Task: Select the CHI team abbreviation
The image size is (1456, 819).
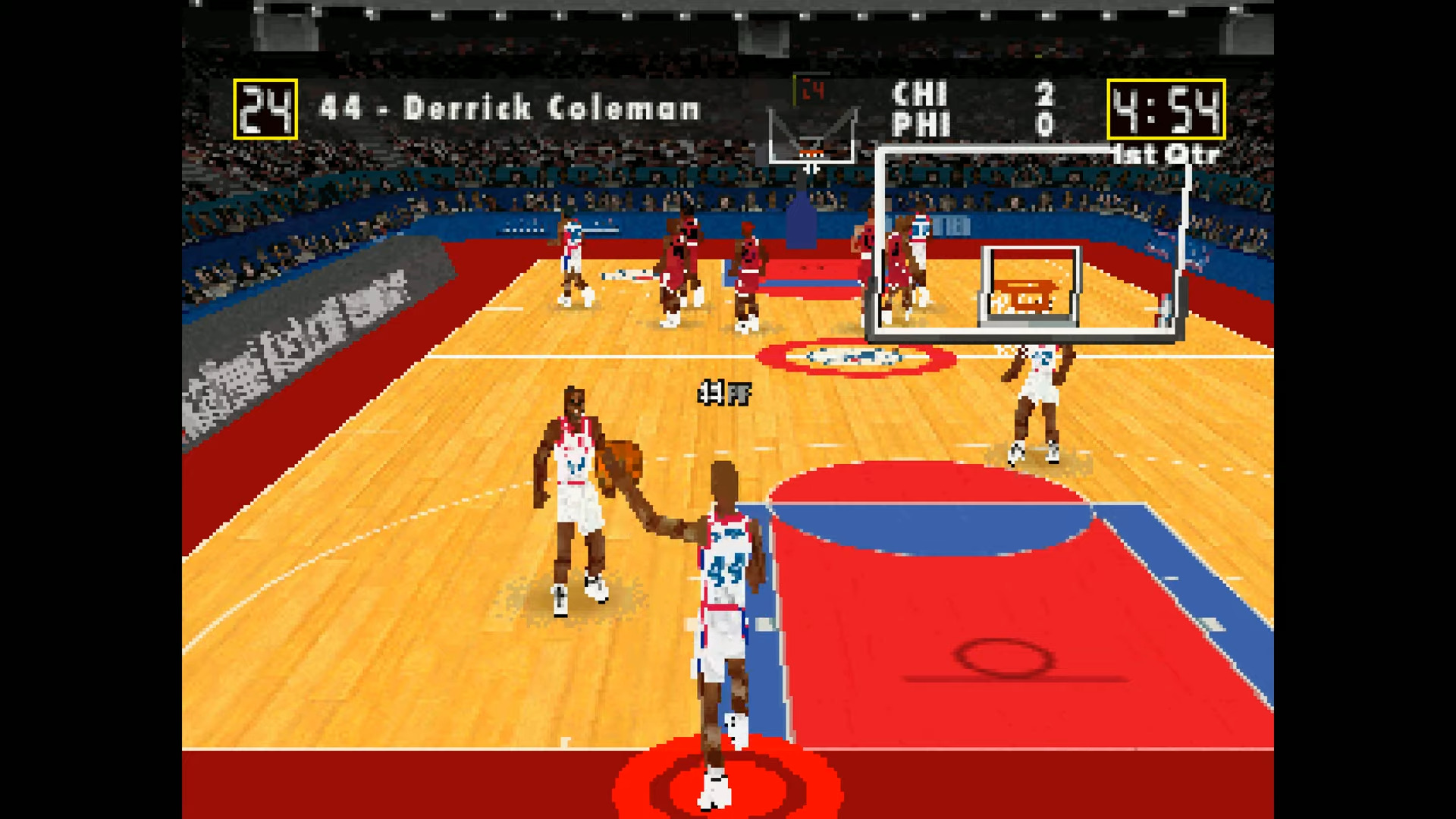Action: (921, 96)
